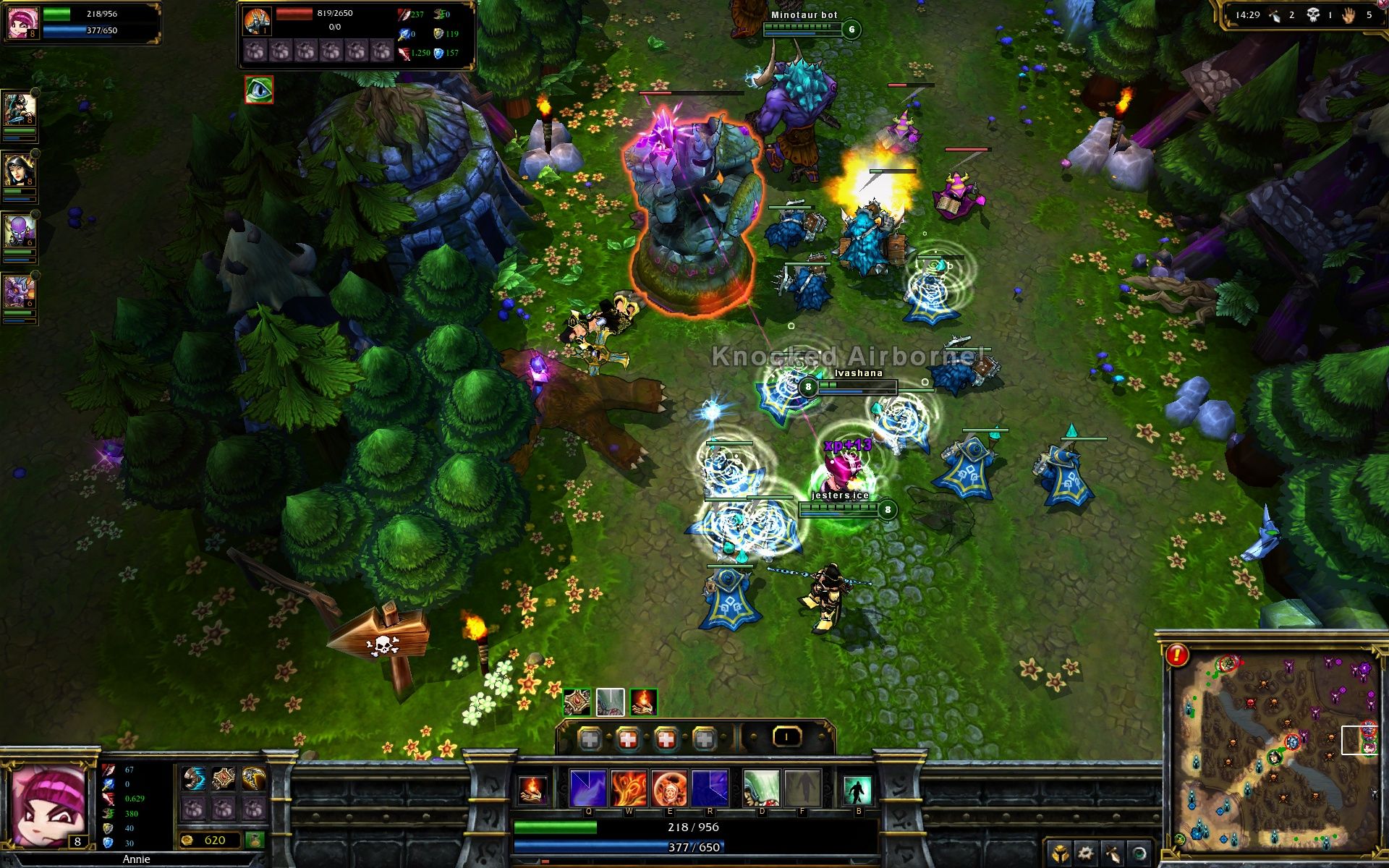Select the top ally portrait in team list
Image resolution: width=1389 pixels, height=868 pixels.
point(20,110)
